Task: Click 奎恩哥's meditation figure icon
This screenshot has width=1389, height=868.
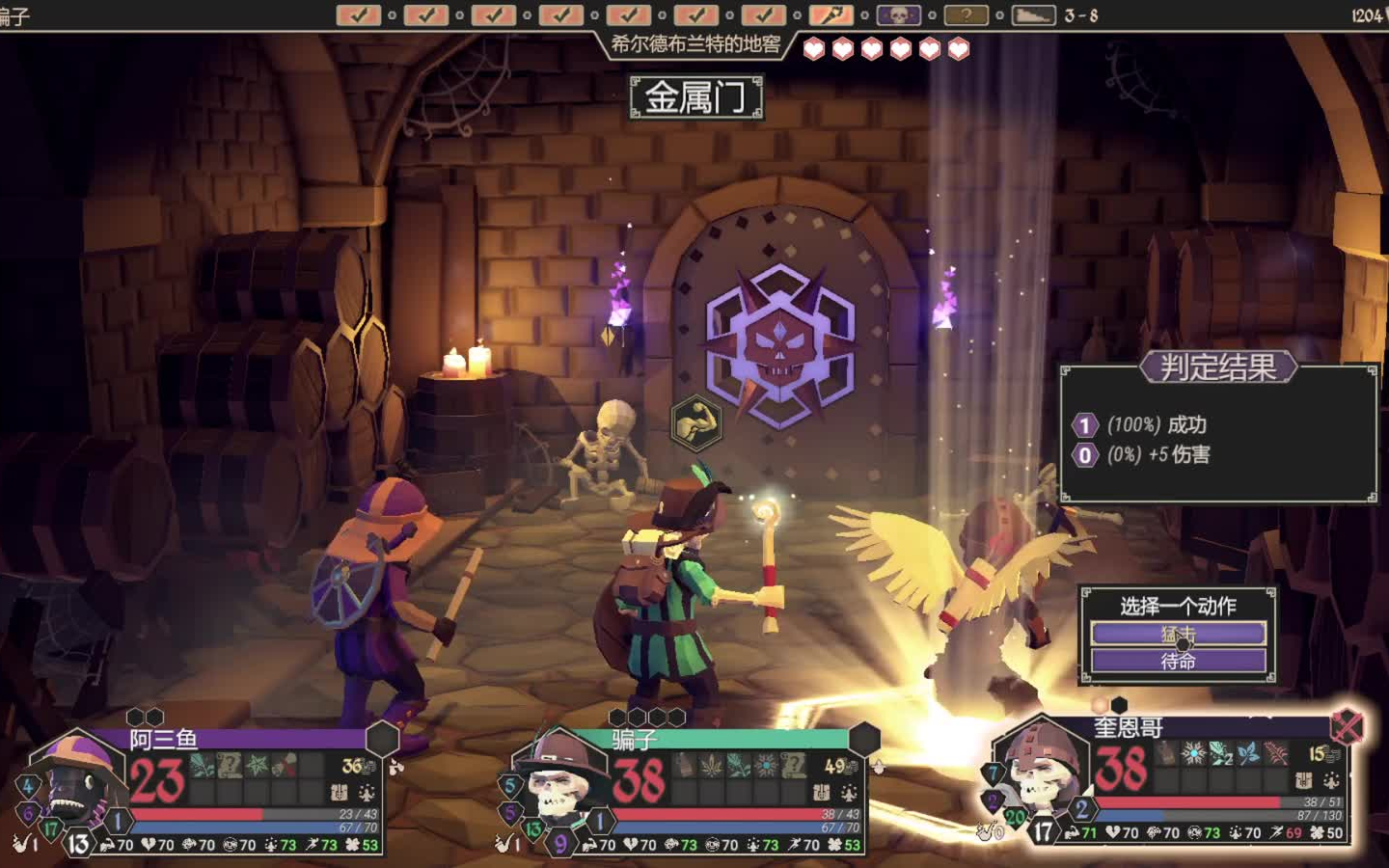Action: pos(1332,780)
